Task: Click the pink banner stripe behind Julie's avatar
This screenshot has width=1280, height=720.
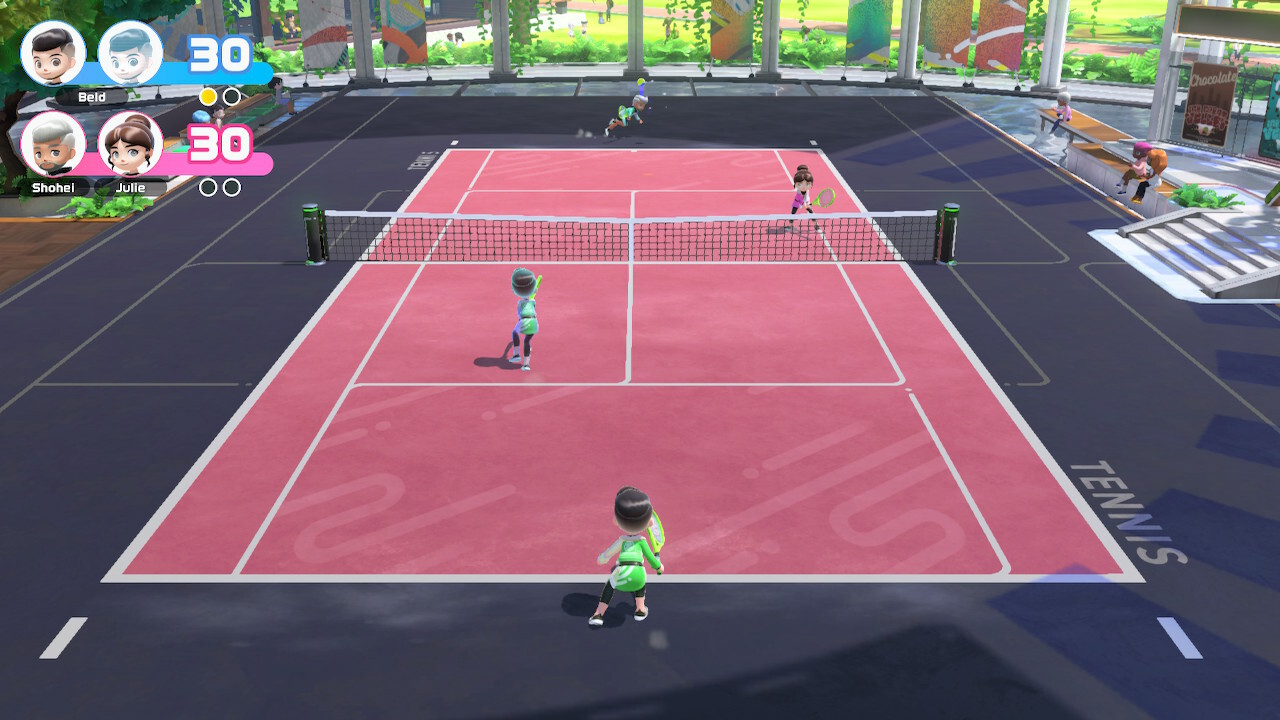Action: point(175,163)
